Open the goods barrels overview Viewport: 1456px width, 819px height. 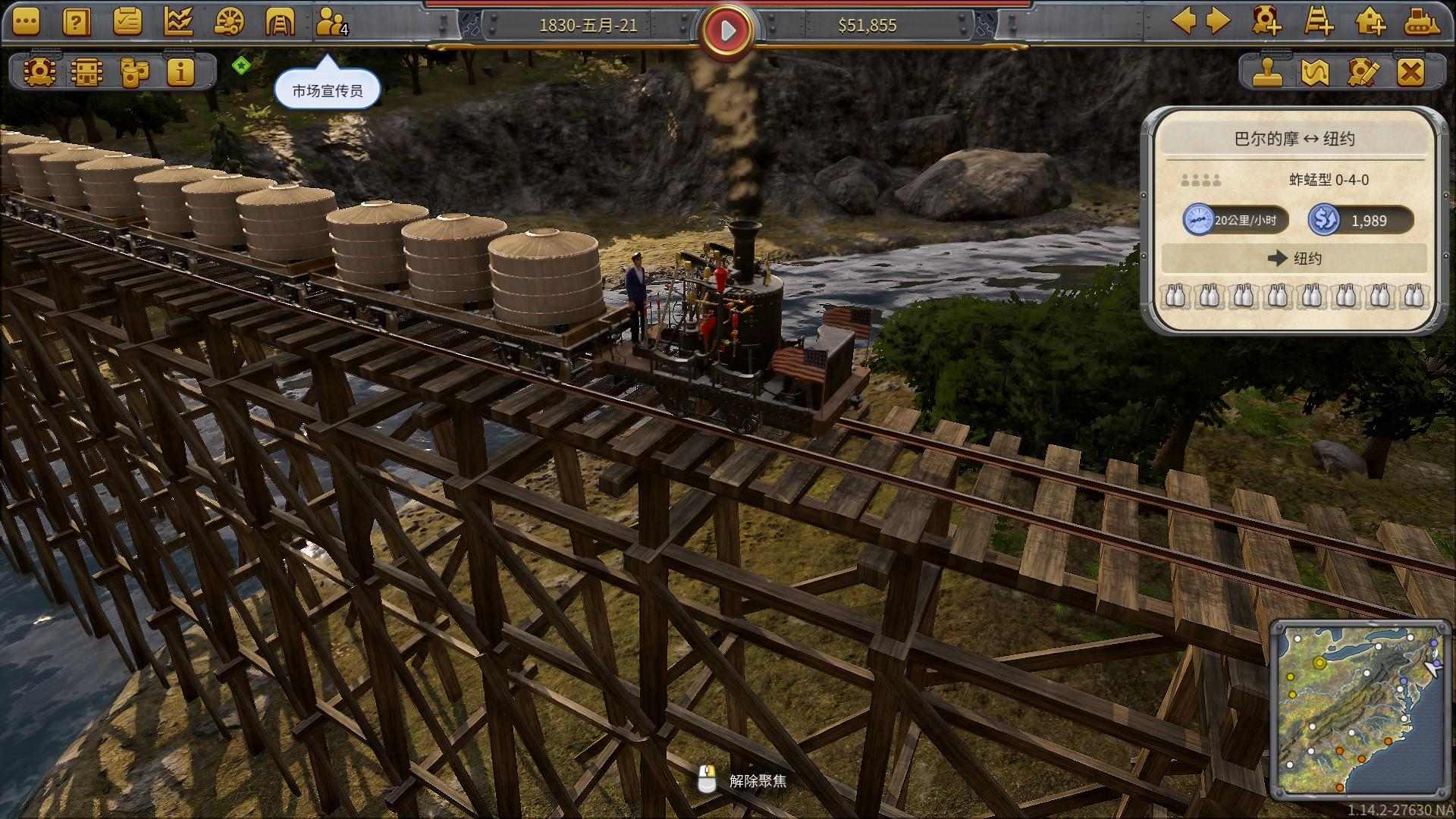click(134, 72)
